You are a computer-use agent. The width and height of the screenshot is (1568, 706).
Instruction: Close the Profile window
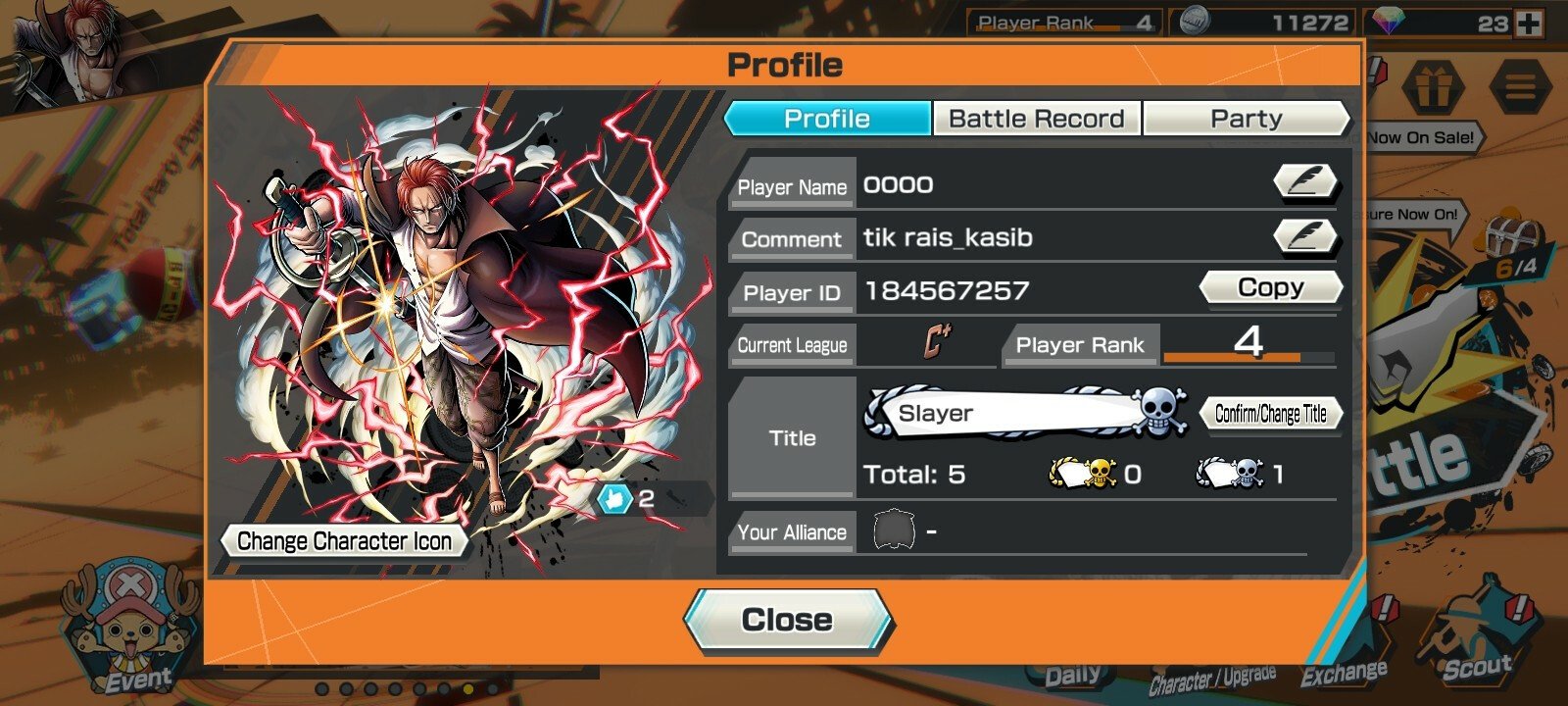tap(787, 621)
